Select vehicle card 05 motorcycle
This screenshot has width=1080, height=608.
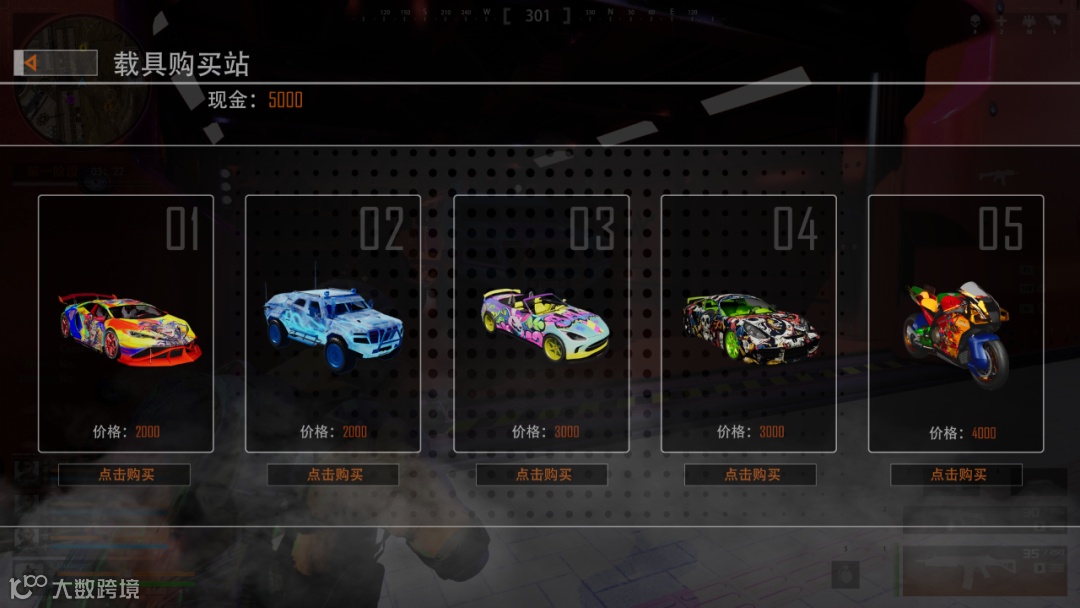coord(956,323)
